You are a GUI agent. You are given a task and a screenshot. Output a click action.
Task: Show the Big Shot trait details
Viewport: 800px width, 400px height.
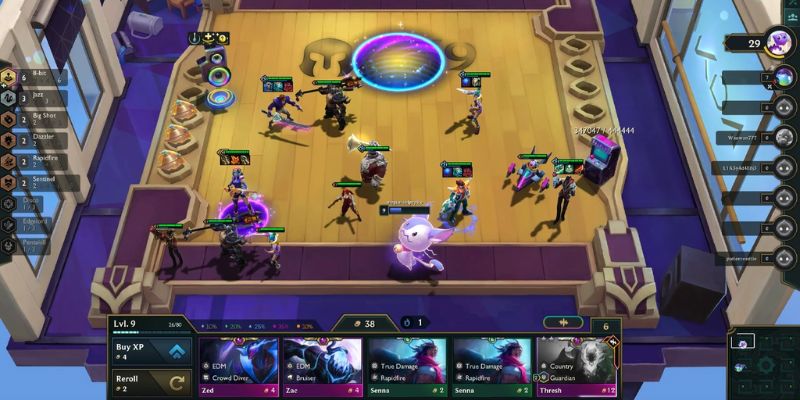coord(35,118)
